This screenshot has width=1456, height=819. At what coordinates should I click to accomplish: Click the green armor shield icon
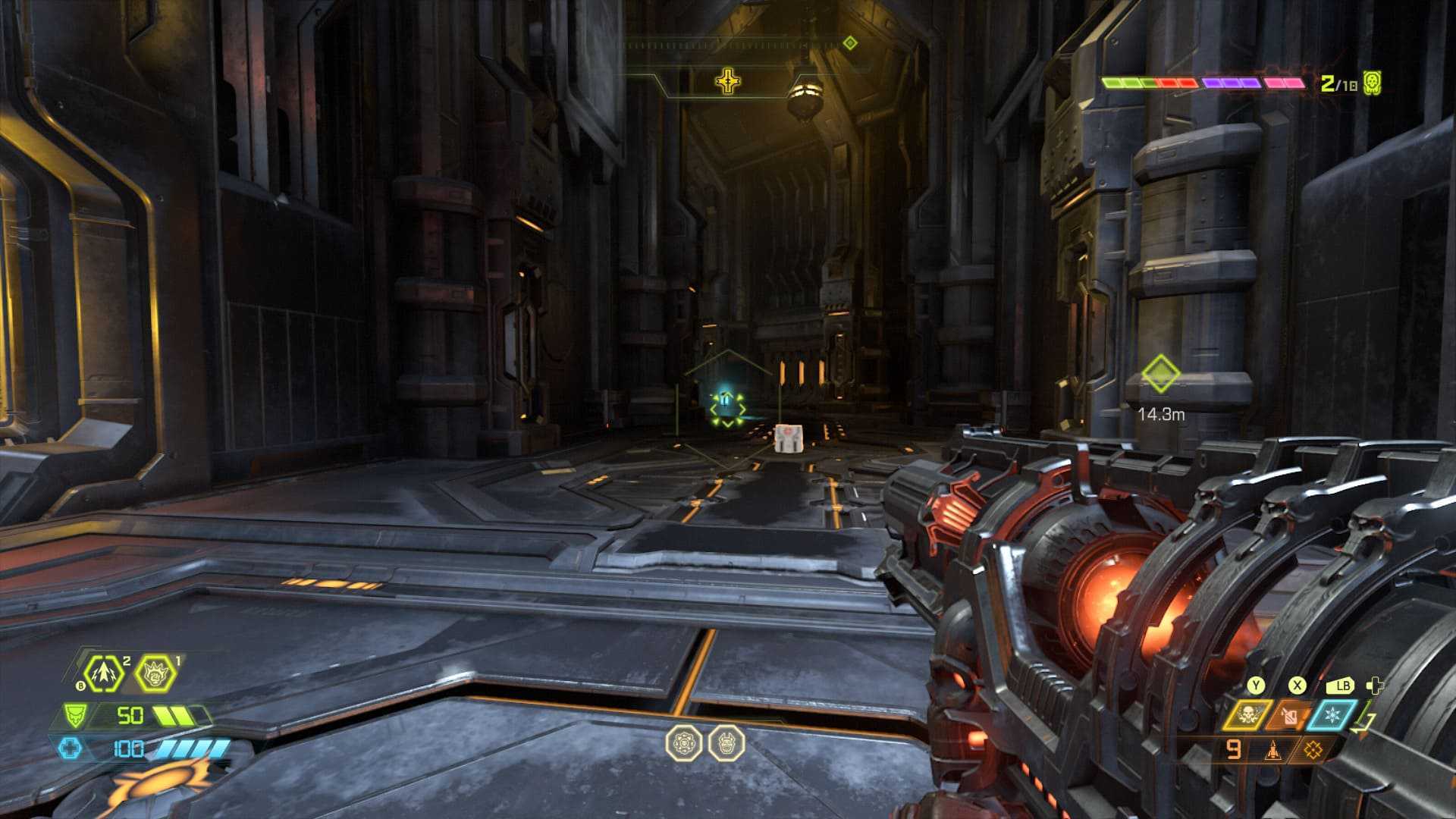[74, 715]
